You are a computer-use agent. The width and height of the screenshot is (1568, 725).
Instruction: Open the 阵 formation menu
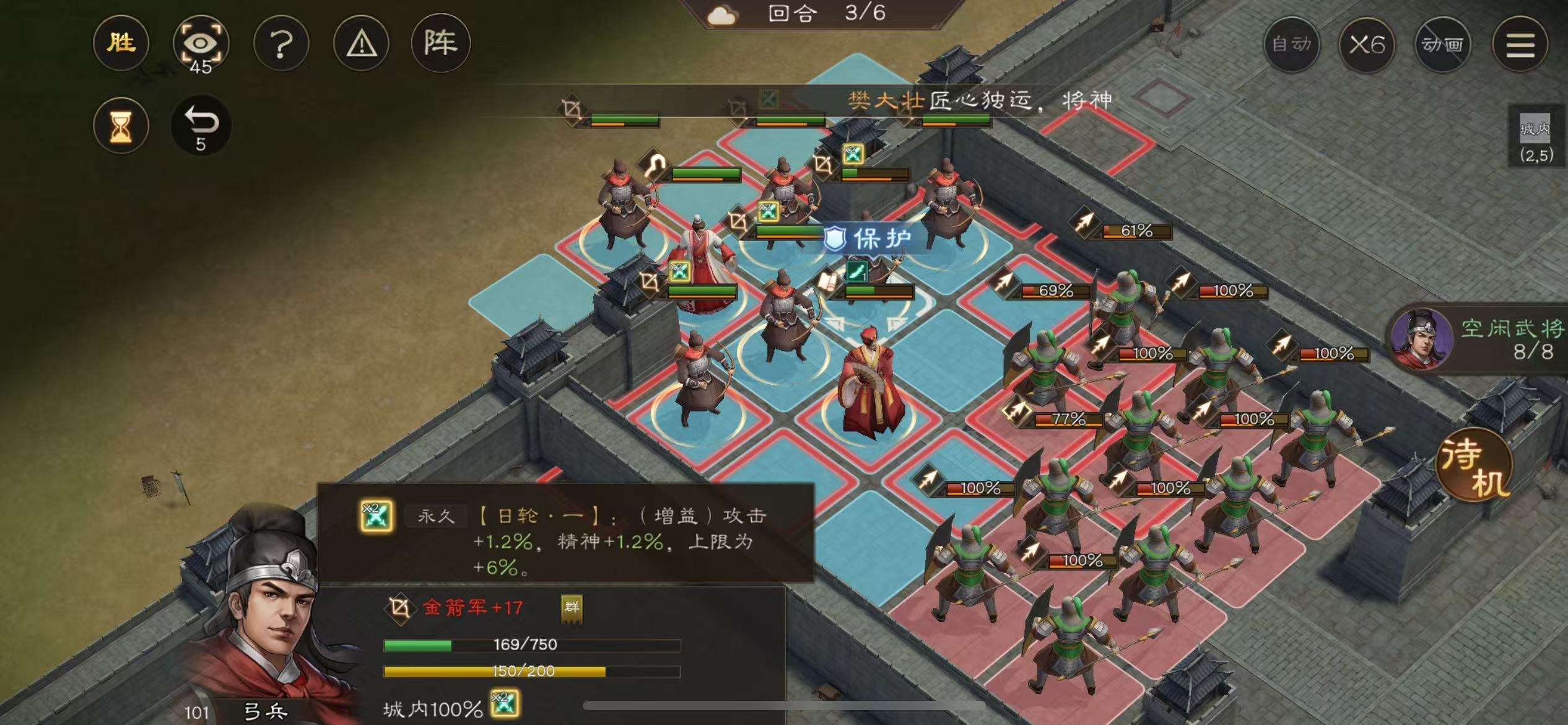[x=440, y=43]
